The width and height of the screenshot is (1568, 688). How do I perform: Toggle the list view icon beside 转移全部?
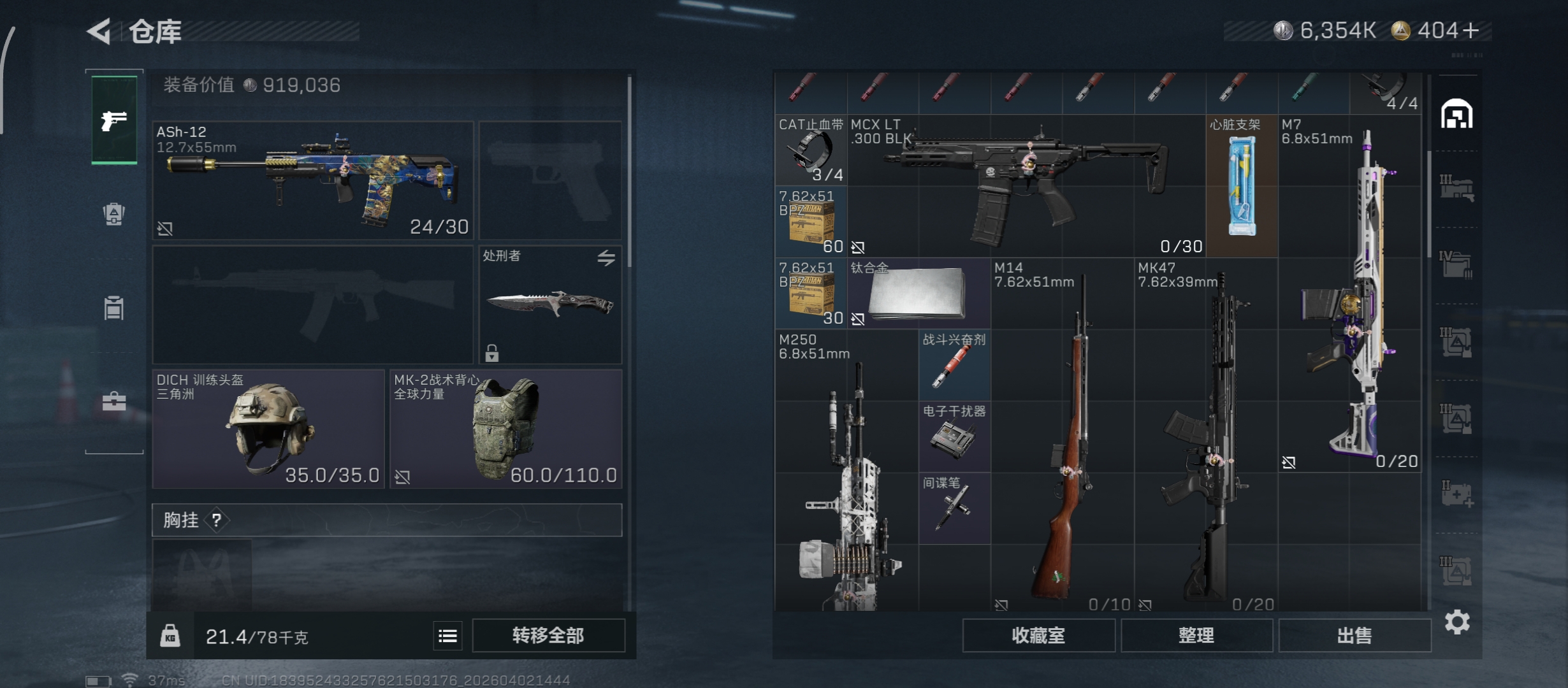[x=448, y=635]
